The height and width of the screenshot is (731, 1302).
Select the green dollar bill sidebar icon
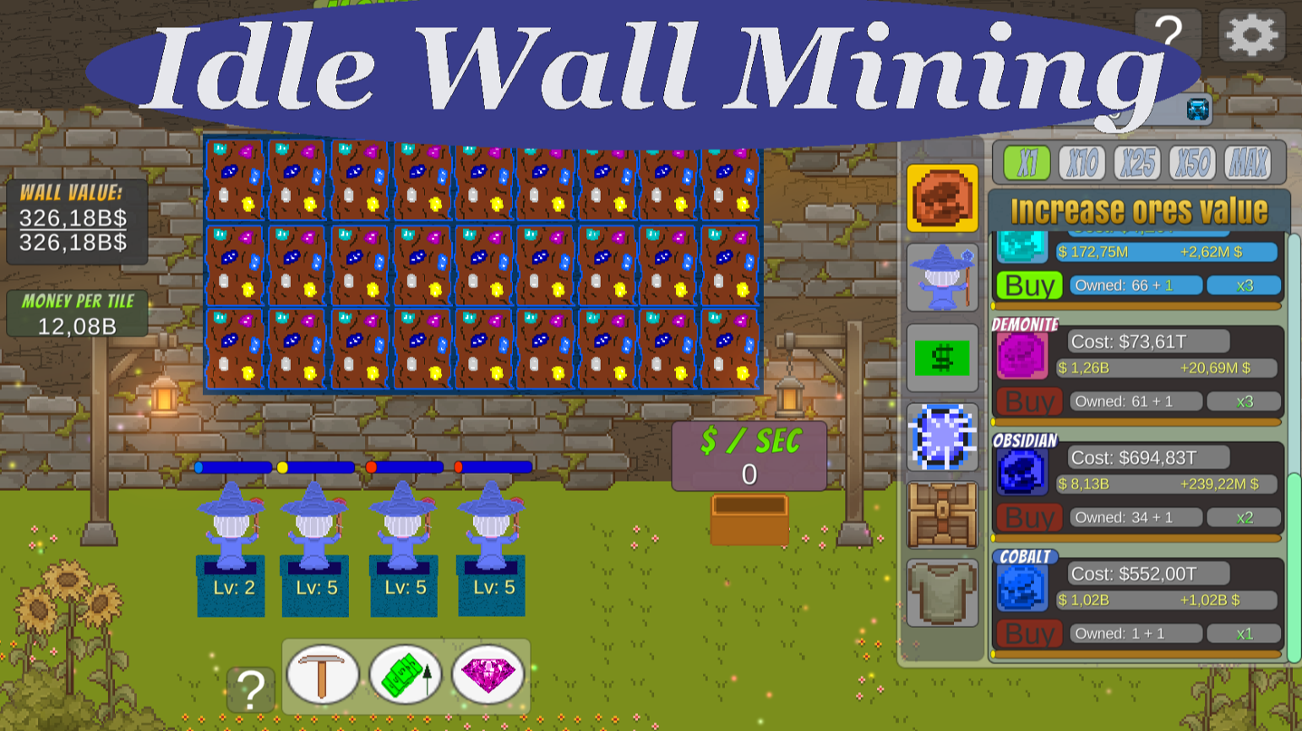click(941, 356)
